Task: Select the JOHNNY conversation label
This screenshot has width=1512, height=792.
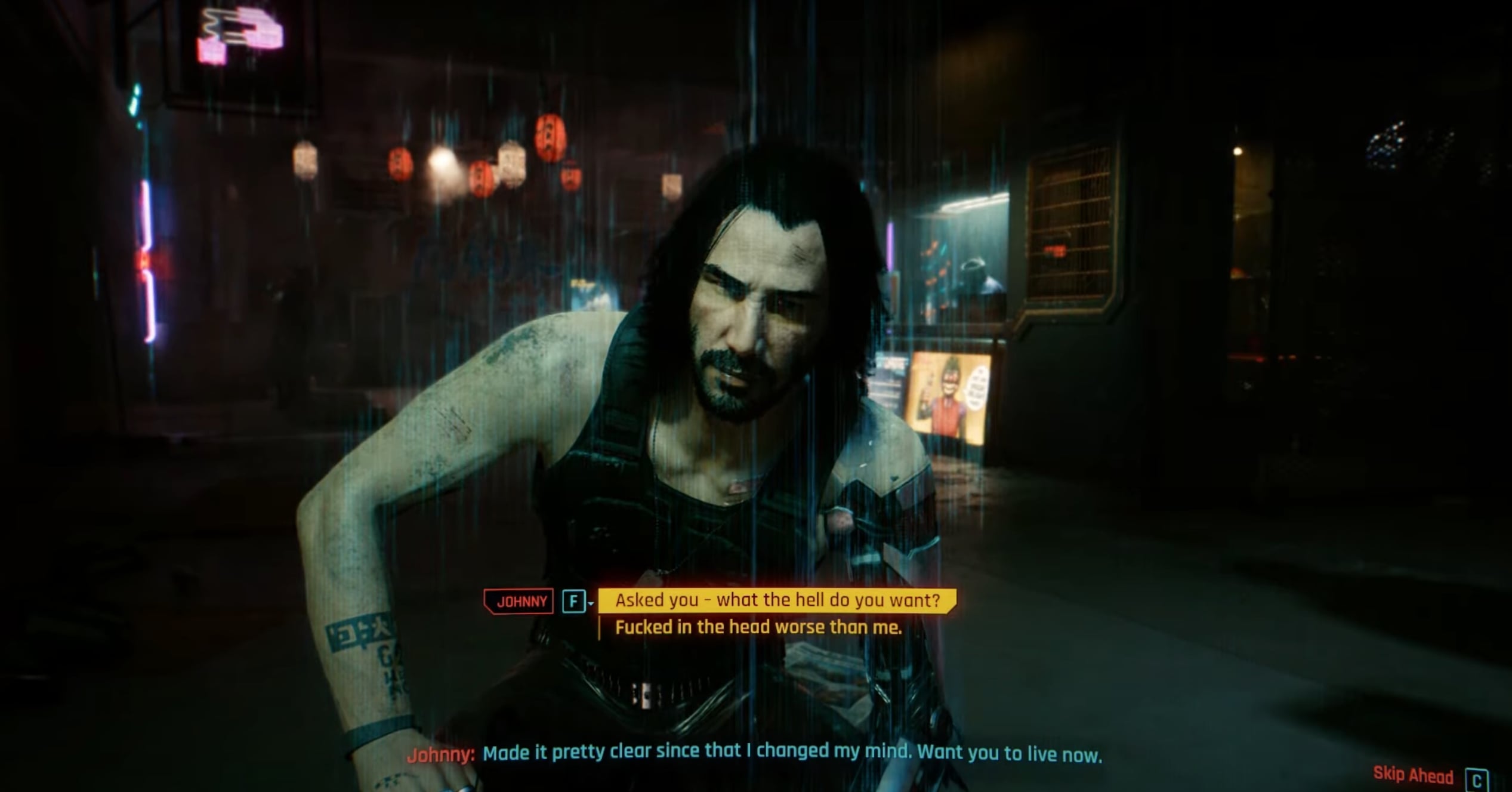Action: point(519,602)
